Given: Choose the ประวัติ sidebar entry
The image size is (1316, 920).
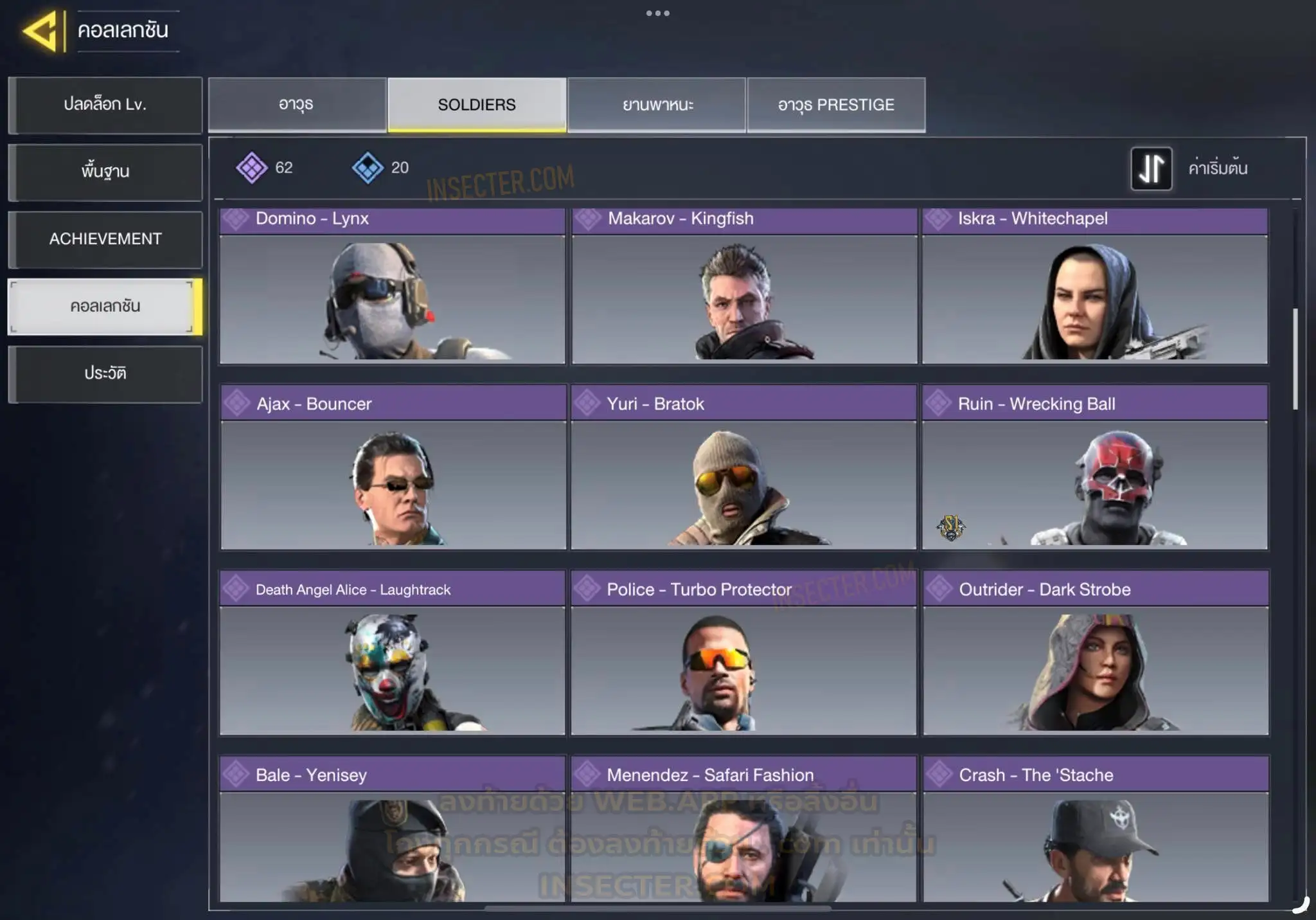Looking at the screenshot, I should (x=105, y=374).
